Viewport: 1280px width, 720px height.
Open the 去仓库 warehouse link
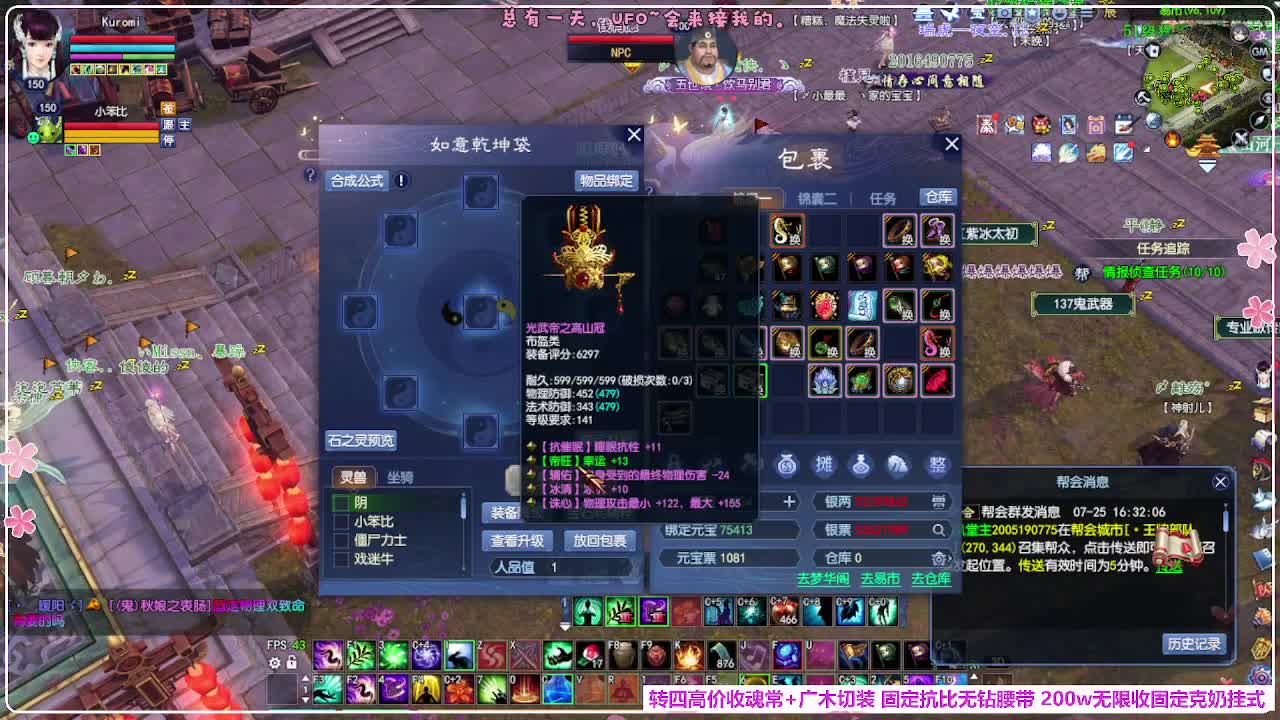point(929,579)
